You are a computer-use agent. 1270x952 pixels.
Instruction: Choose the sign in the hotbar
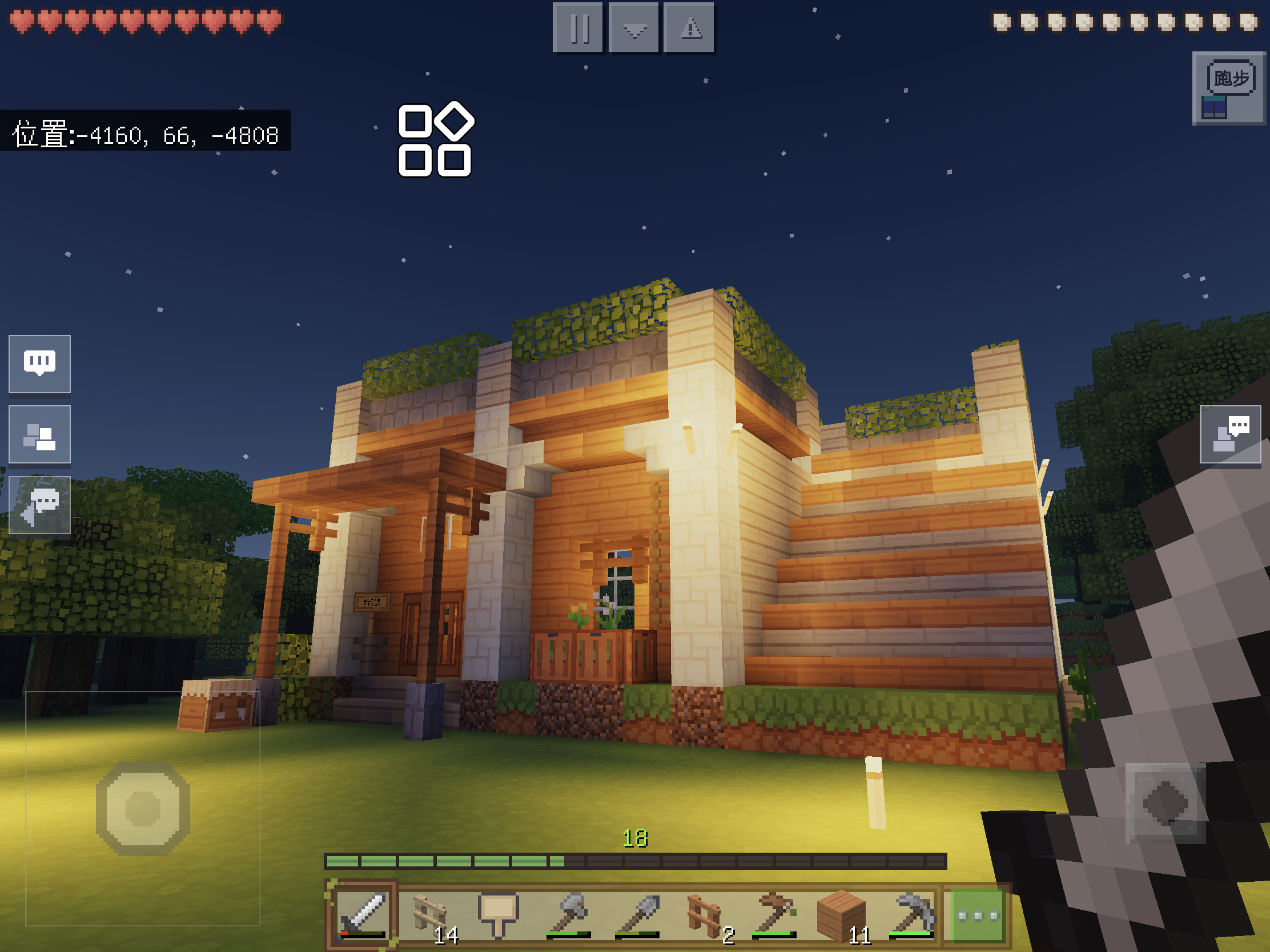pyautogui.click(x=499, y=915)
